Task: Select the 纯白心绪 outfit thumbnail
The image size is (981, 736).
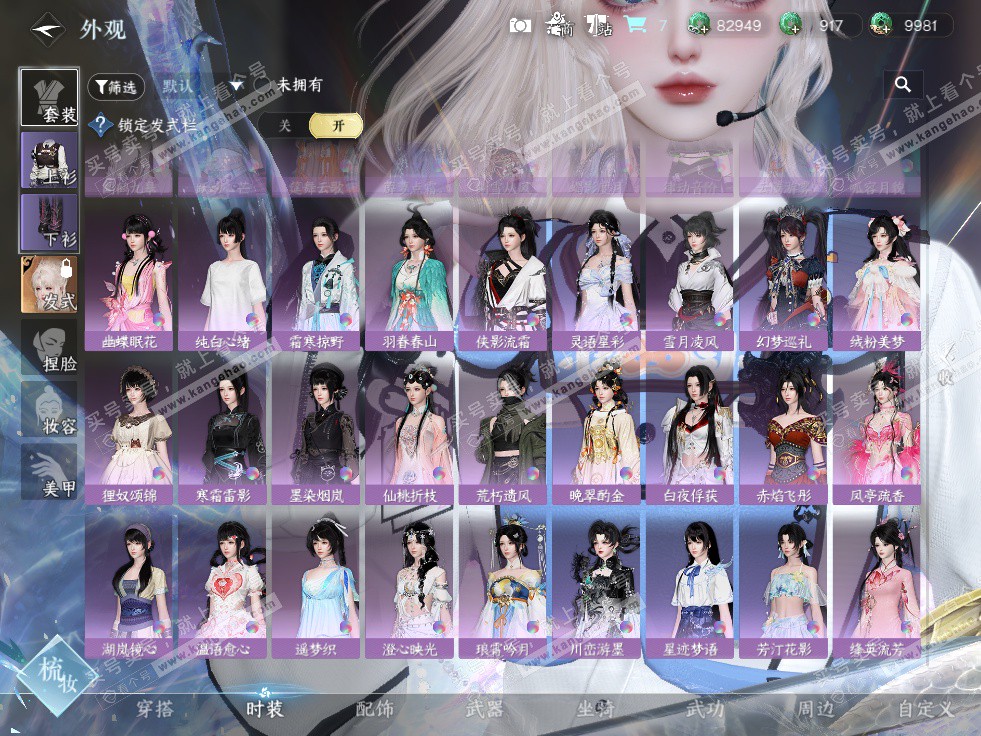Action: 223,275
